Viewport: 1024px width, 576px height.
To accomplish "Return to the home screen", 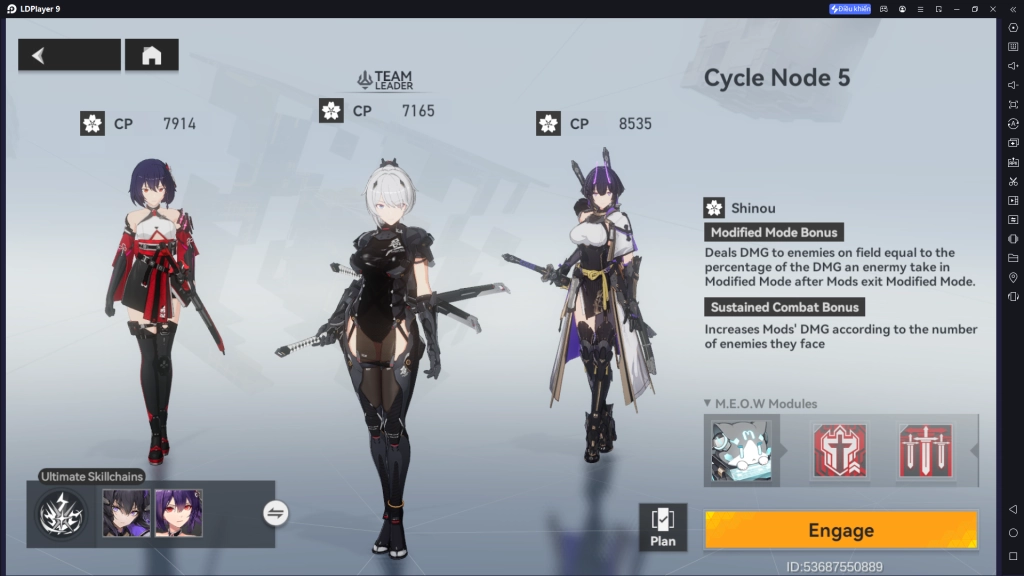I will tap(152, 55).
